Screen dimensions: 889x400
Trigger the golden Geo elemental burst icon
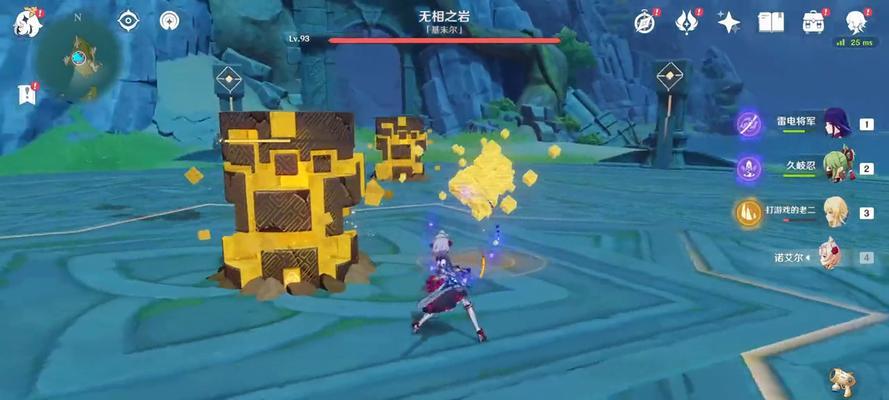pyautogui.click(x=748, y=211)
